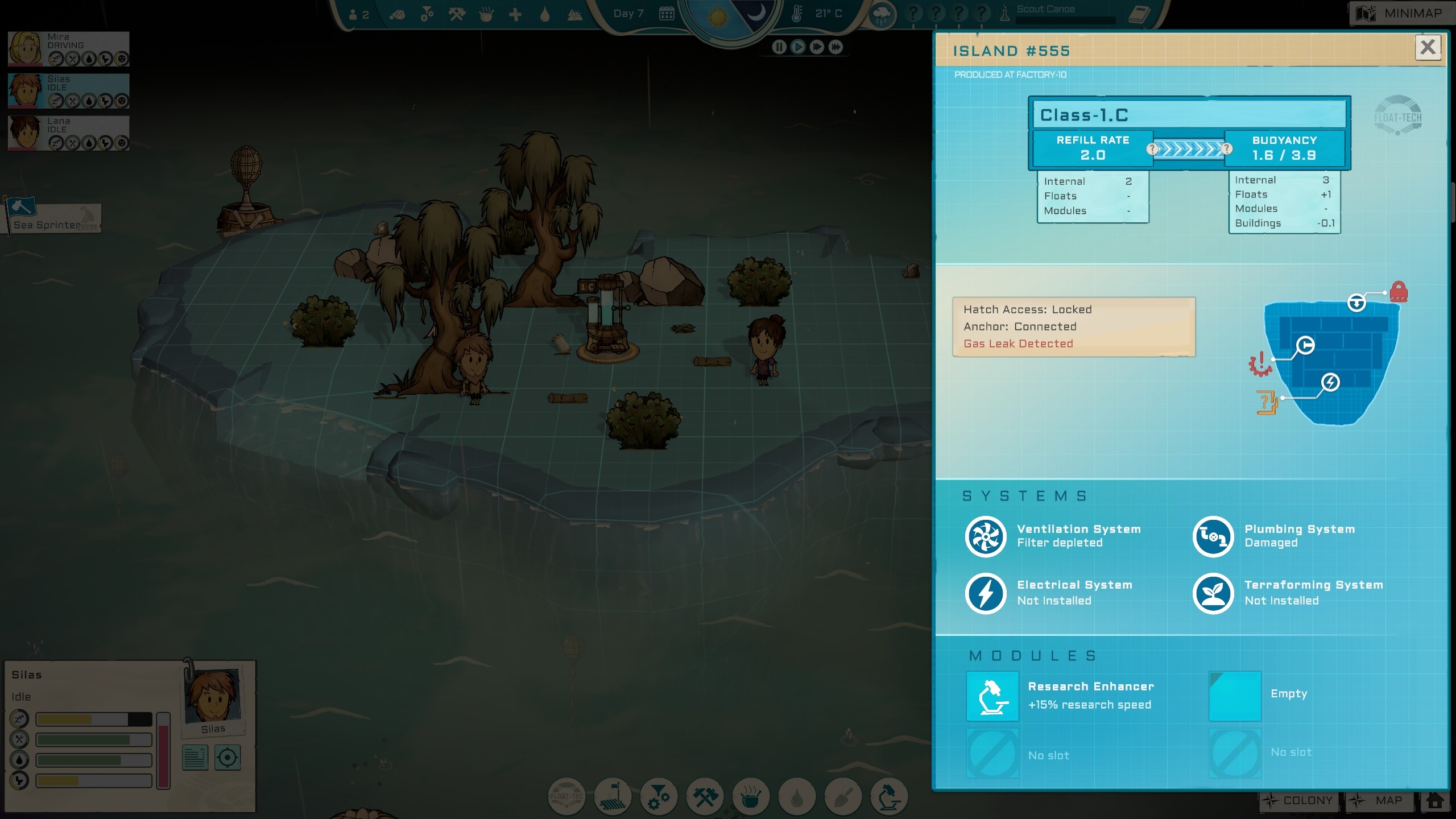This screenshot has width=1456, height=819.
Task: Choose the Research Enhancer module slot
Action: coord(992,696)
